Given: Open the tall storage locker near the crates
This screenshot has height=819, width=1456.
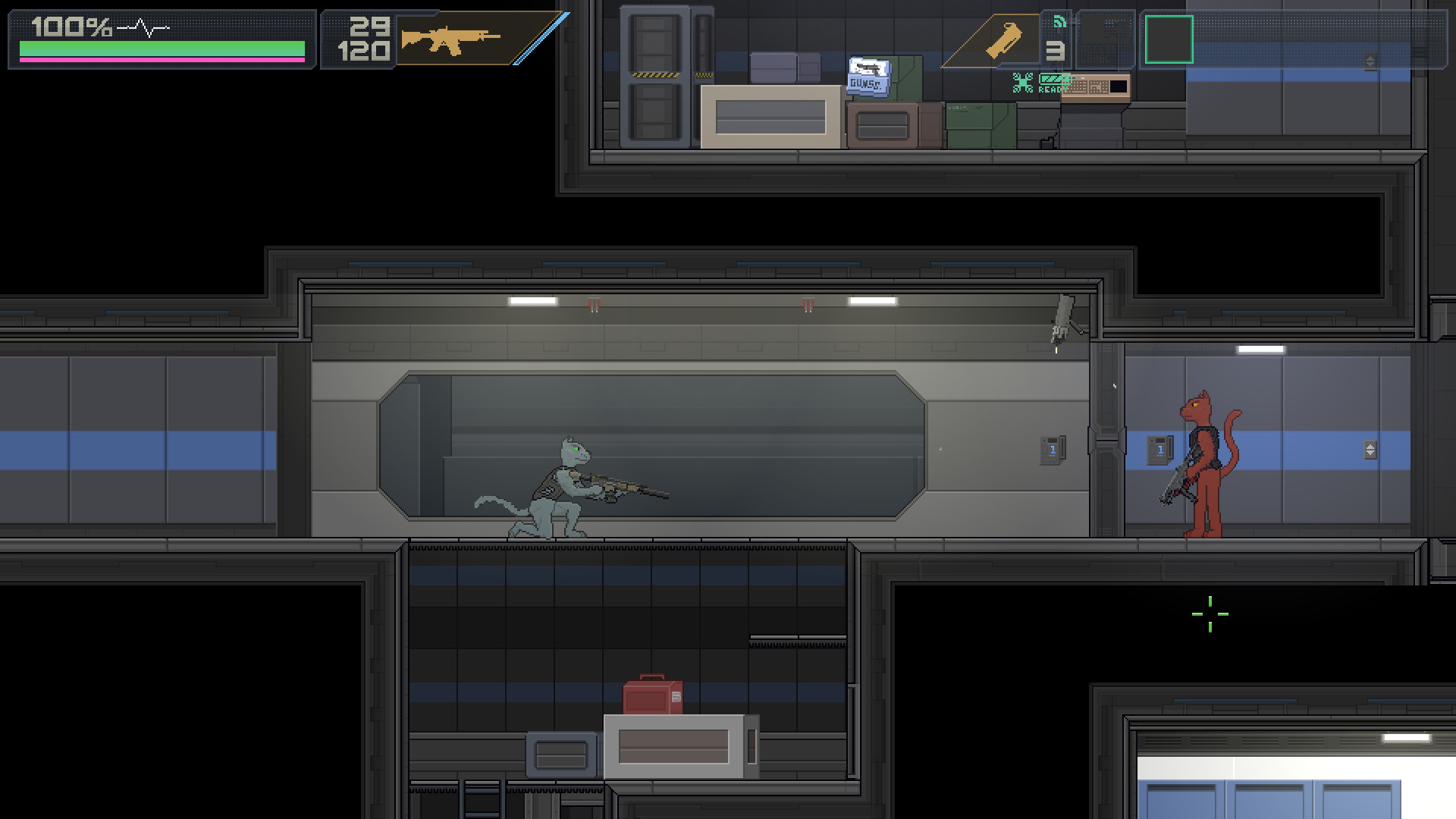Looking at the screenshot, I should [657, 76].
